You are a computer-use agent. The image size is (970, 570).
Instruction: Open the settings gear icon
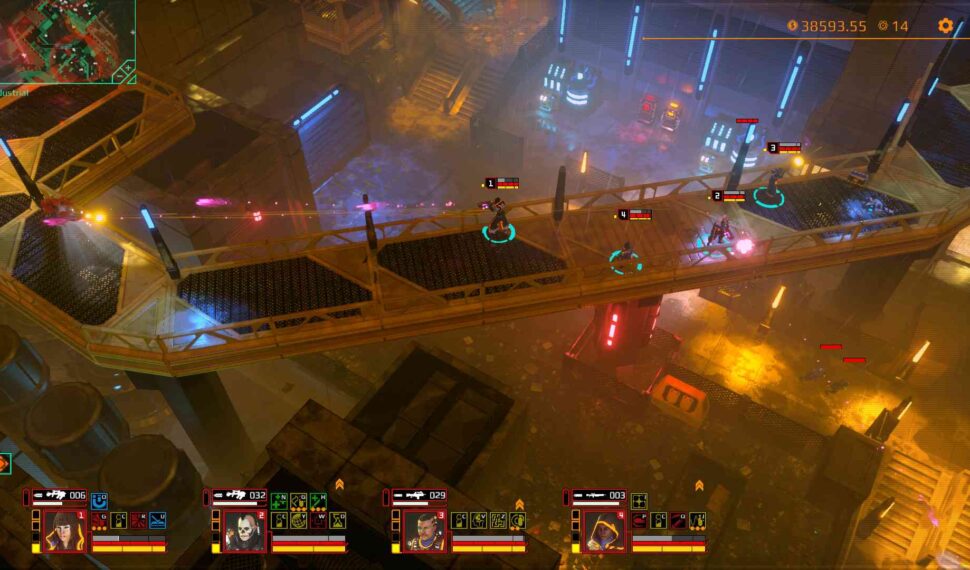point(945,26)
